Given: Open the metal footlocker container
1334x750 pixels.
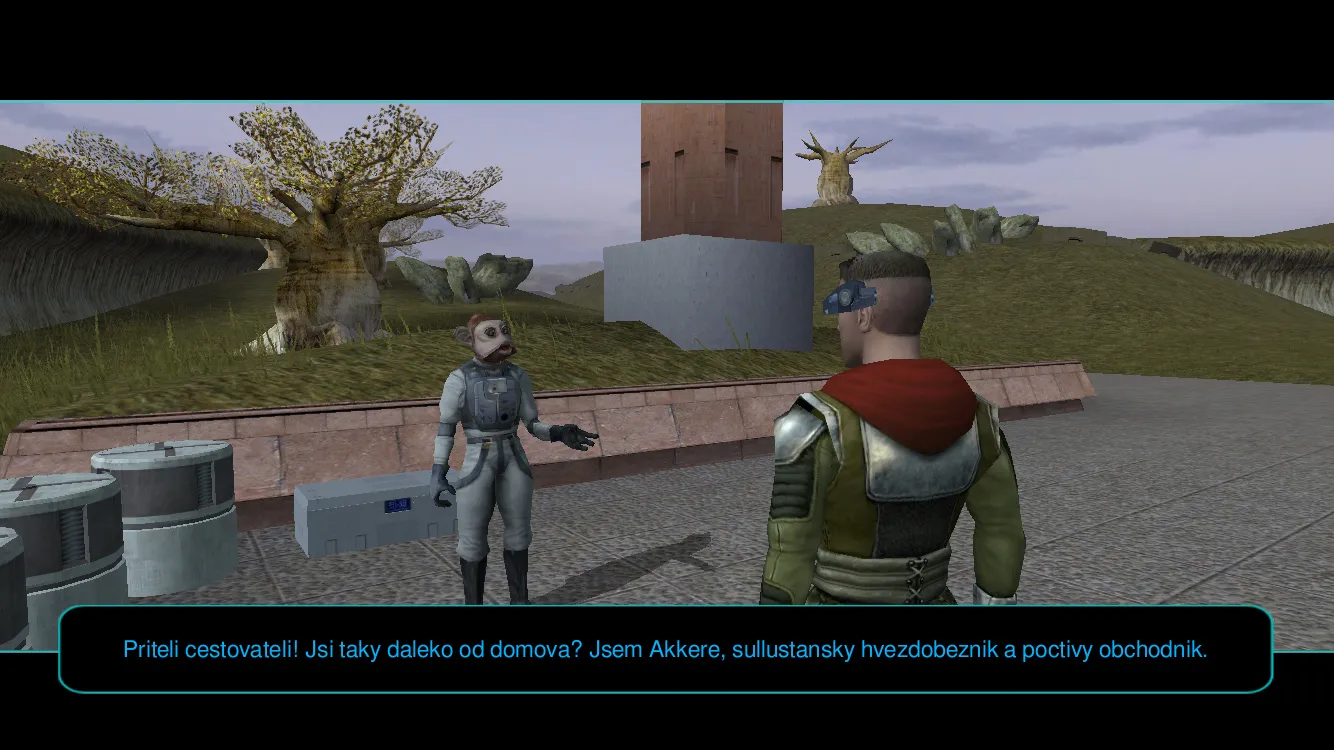Looking at the screenshot, I should tap(370, 520).
